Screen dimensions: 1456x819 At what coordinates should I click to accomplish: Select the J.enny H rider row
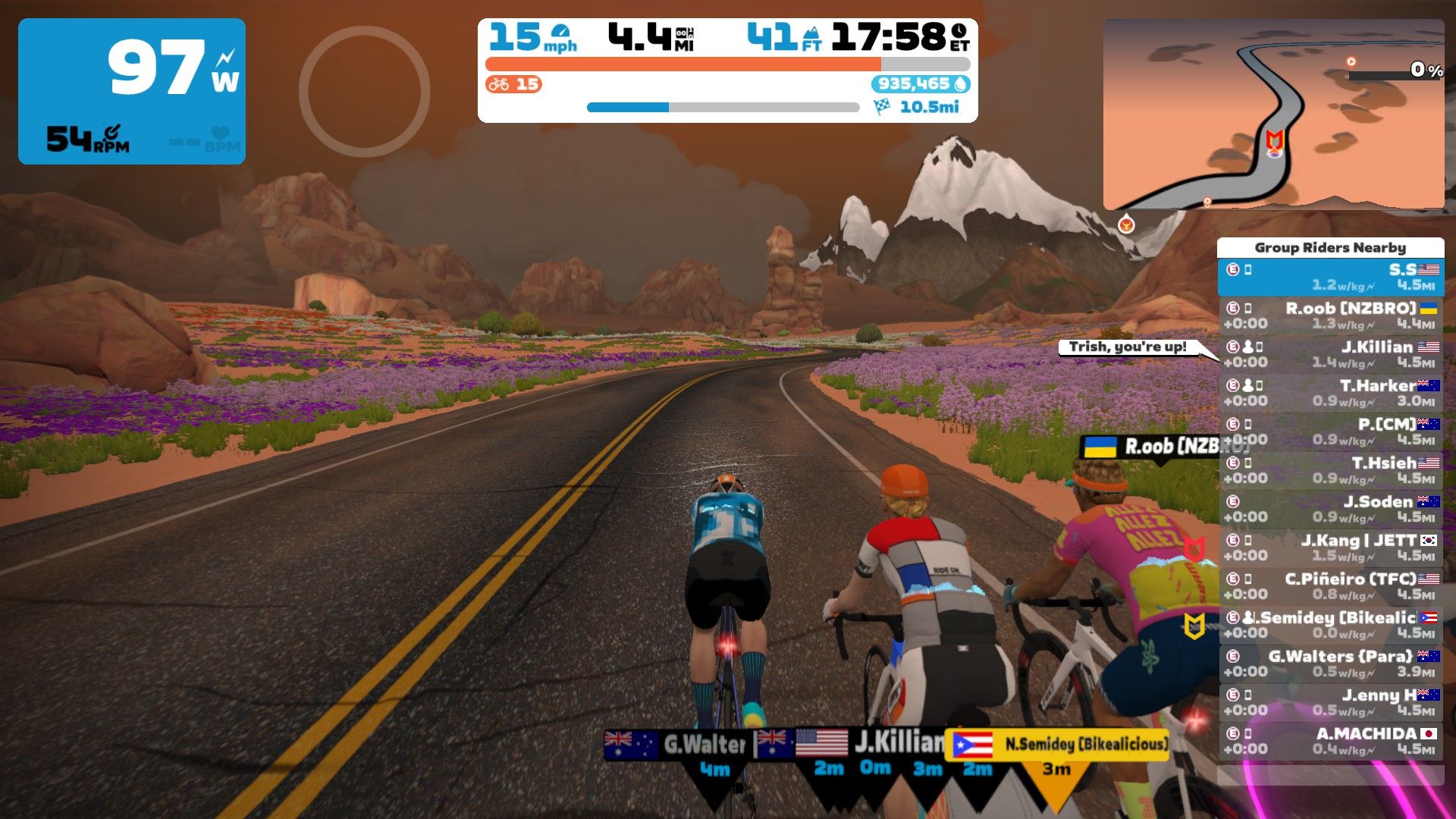pyautogui.click(x=1331, y=702)
